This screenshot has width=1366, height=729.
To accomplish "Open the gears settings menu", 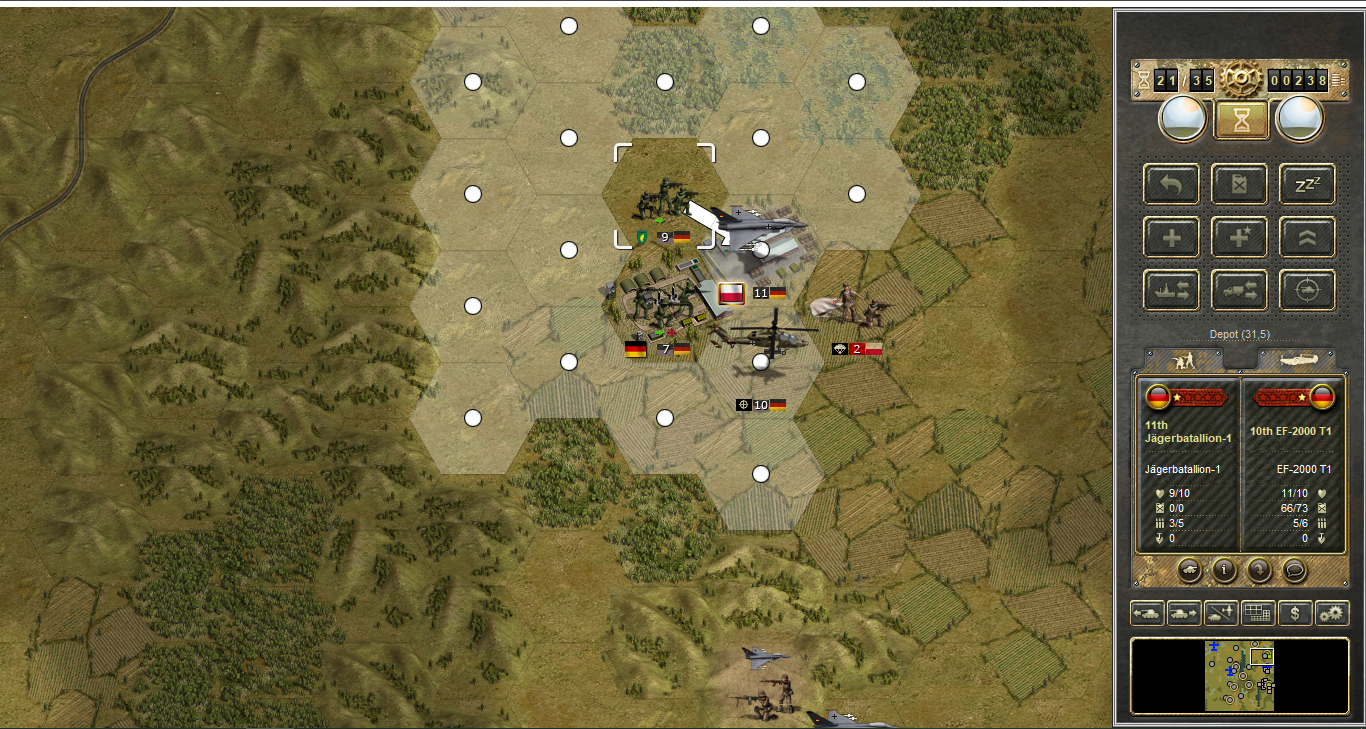I will click(x=1332, y=613).
